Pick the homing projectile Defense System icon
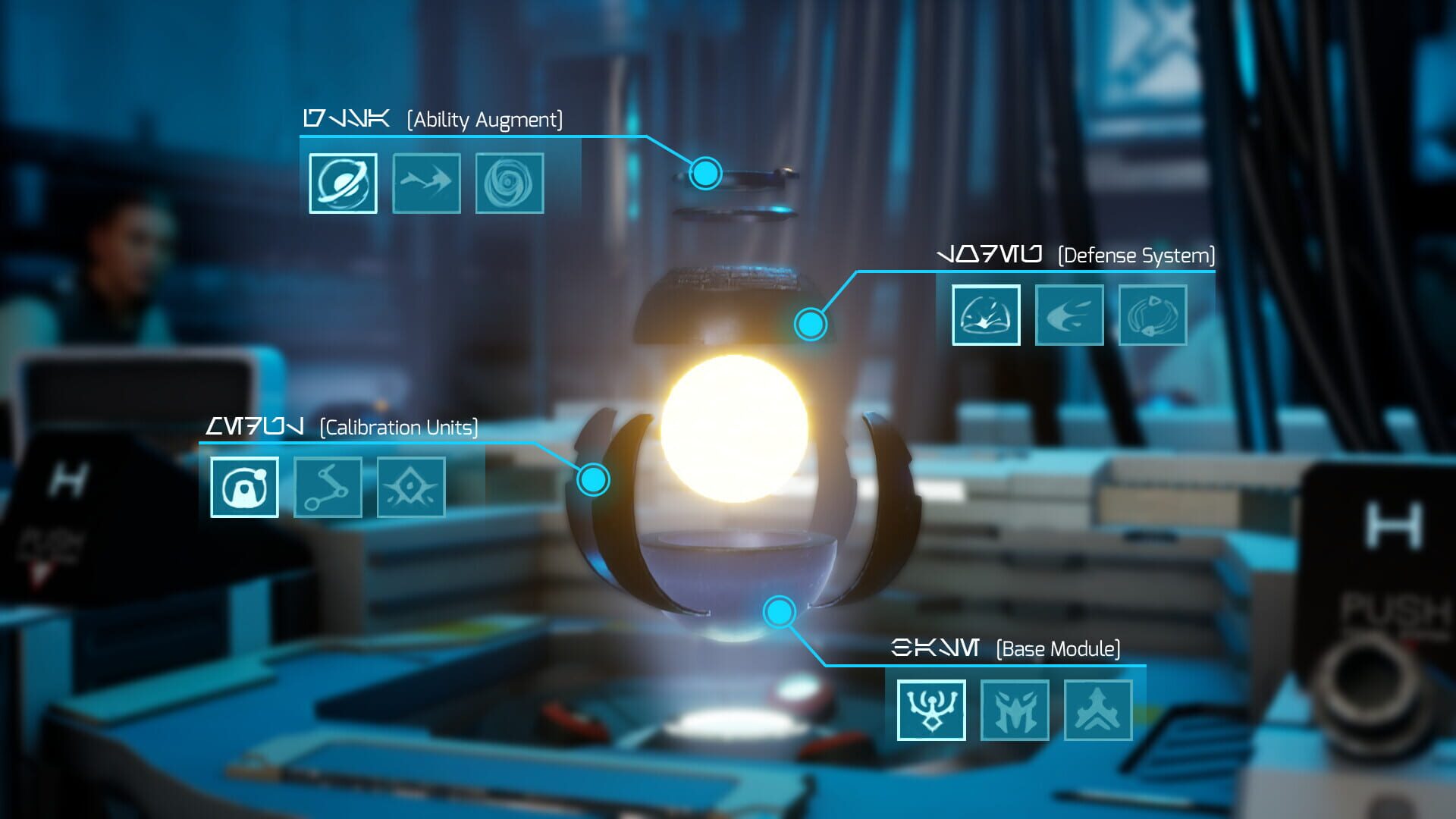Screen dimensions: 1456x819 click(x=1069, y=315)
